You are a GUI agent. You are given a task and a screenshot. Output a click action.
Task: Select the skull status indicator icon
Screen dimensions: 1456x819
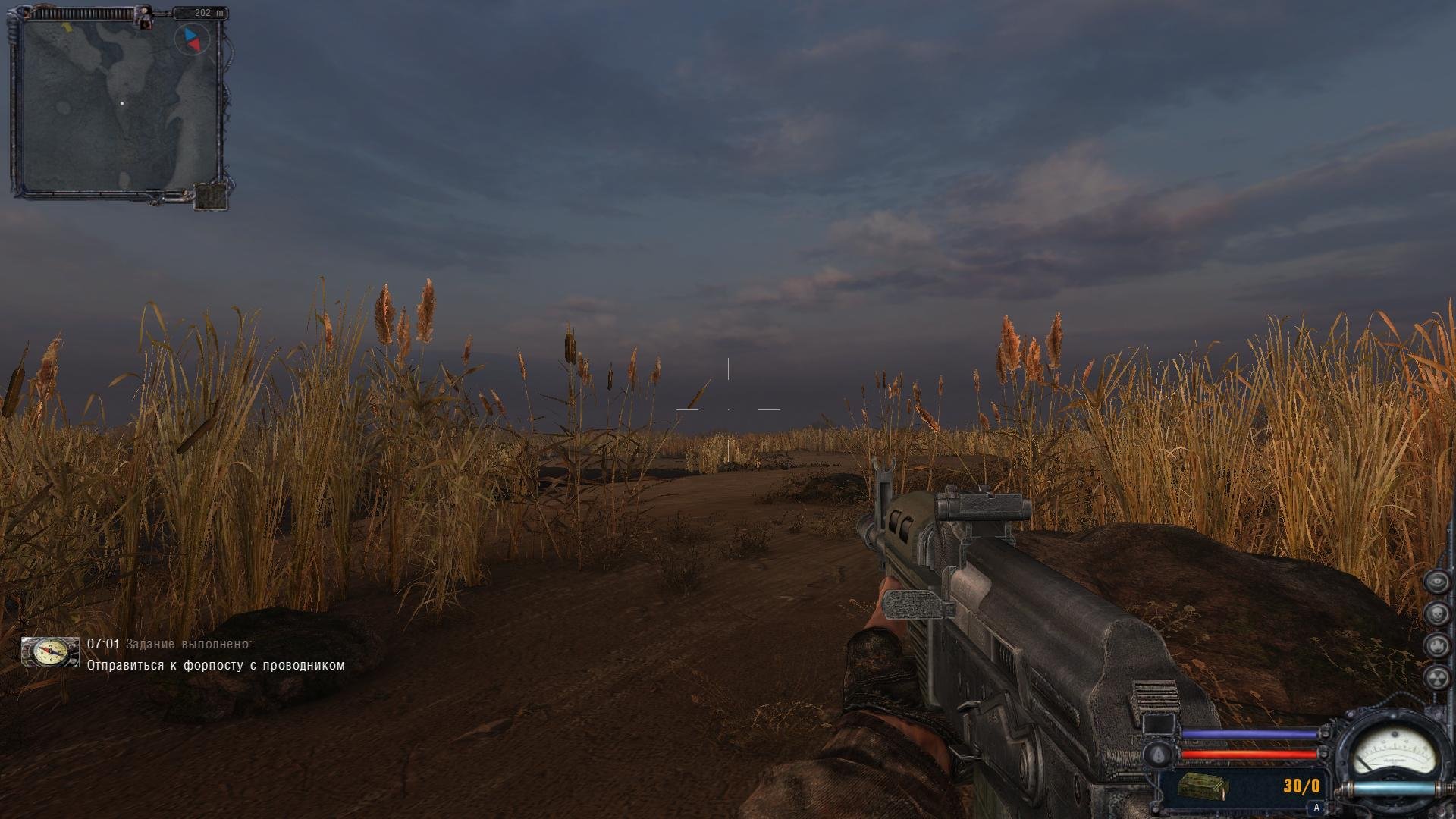(x=1436, y=613)
